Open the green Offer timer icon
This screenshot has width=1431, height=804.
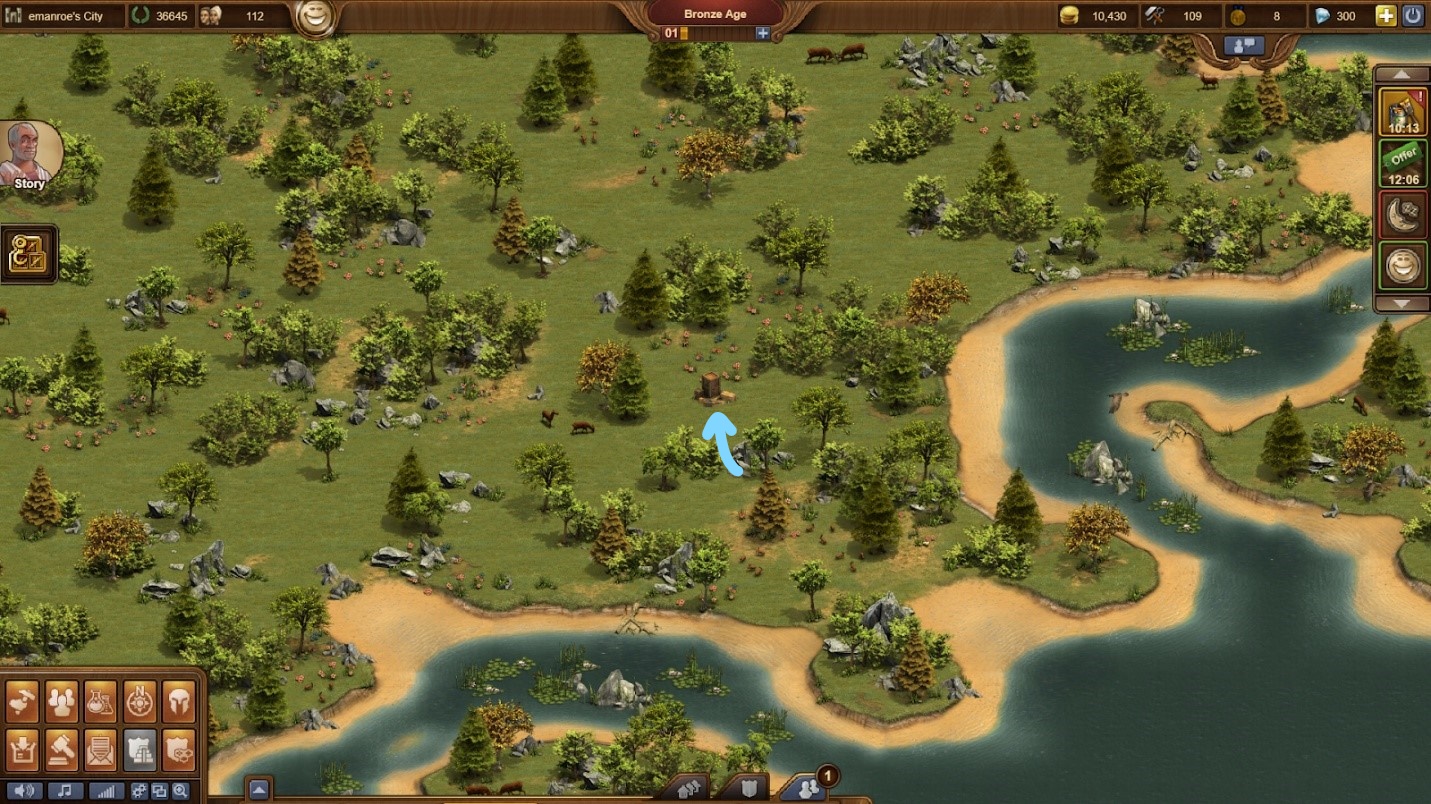point(1403,164)
